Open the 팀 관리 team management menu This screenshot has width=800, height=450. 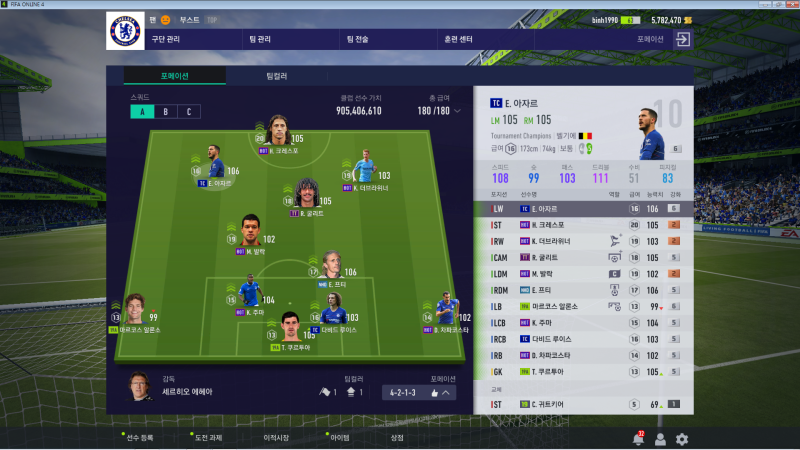[260, 40]
